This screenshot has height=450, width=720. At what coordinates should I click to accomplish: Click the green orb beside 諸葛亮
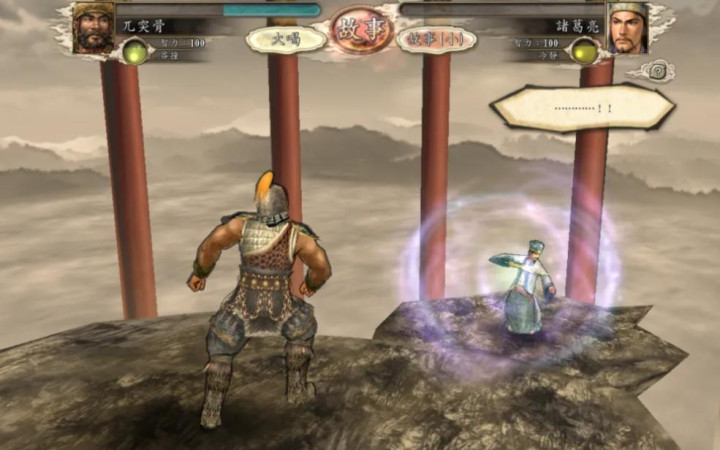585,51
